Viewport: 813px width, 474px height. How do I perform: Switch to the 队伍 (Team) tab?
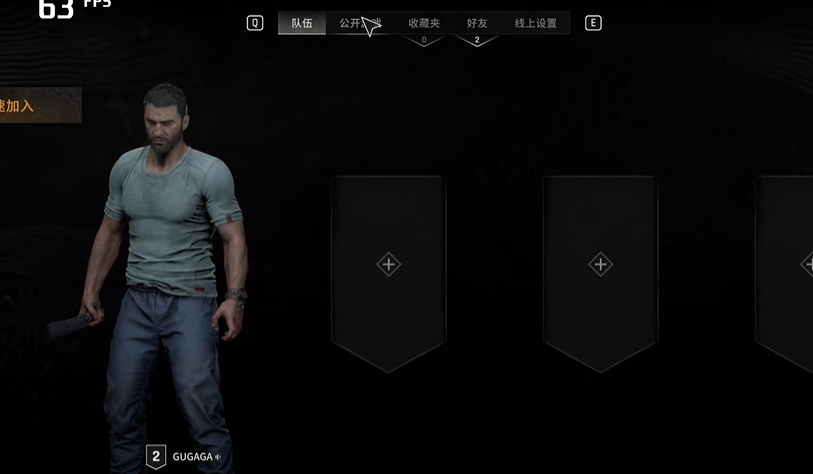302,23
